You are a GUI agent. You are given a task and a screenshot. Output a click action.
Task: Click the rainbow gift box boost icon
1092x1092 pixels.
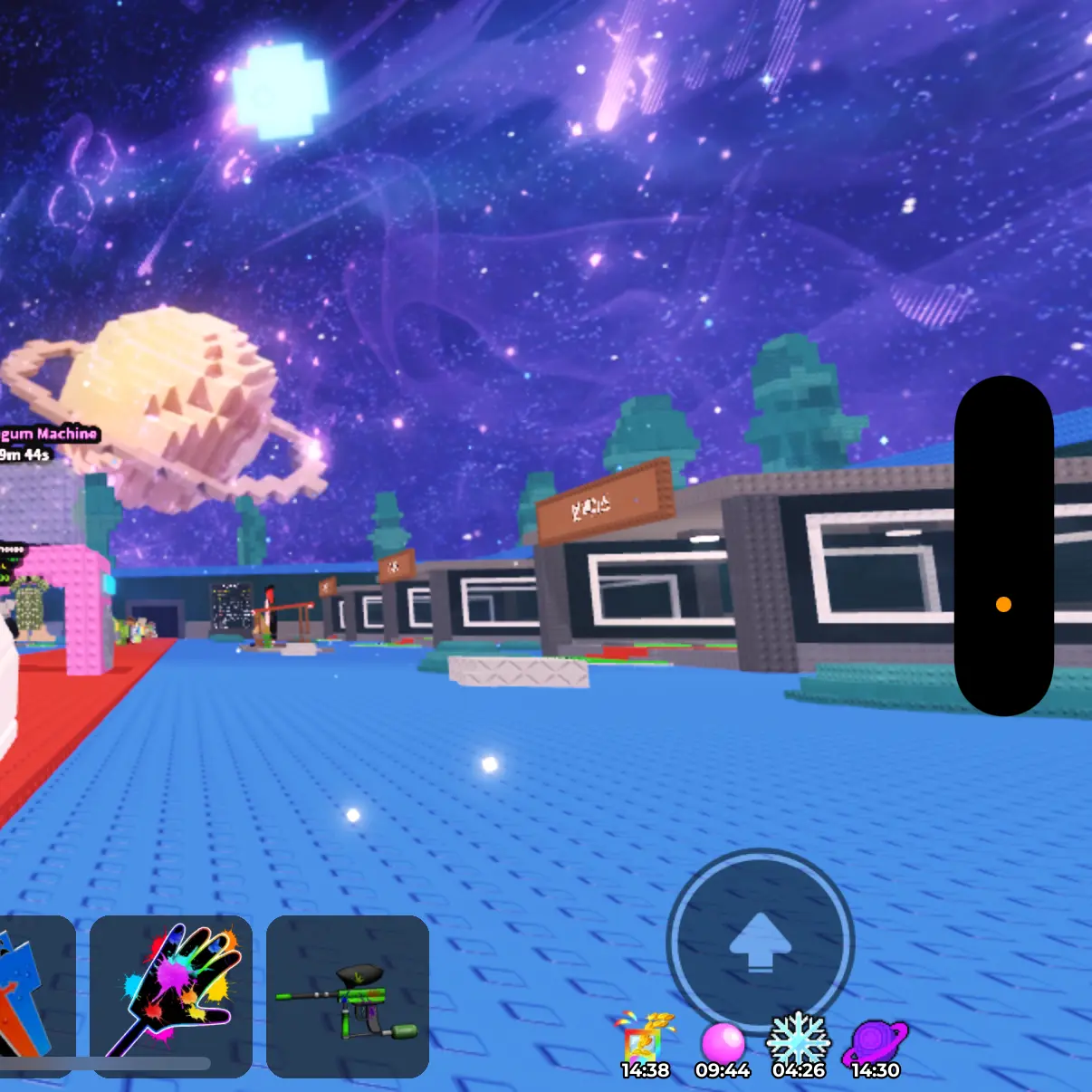click(645, 1043)
